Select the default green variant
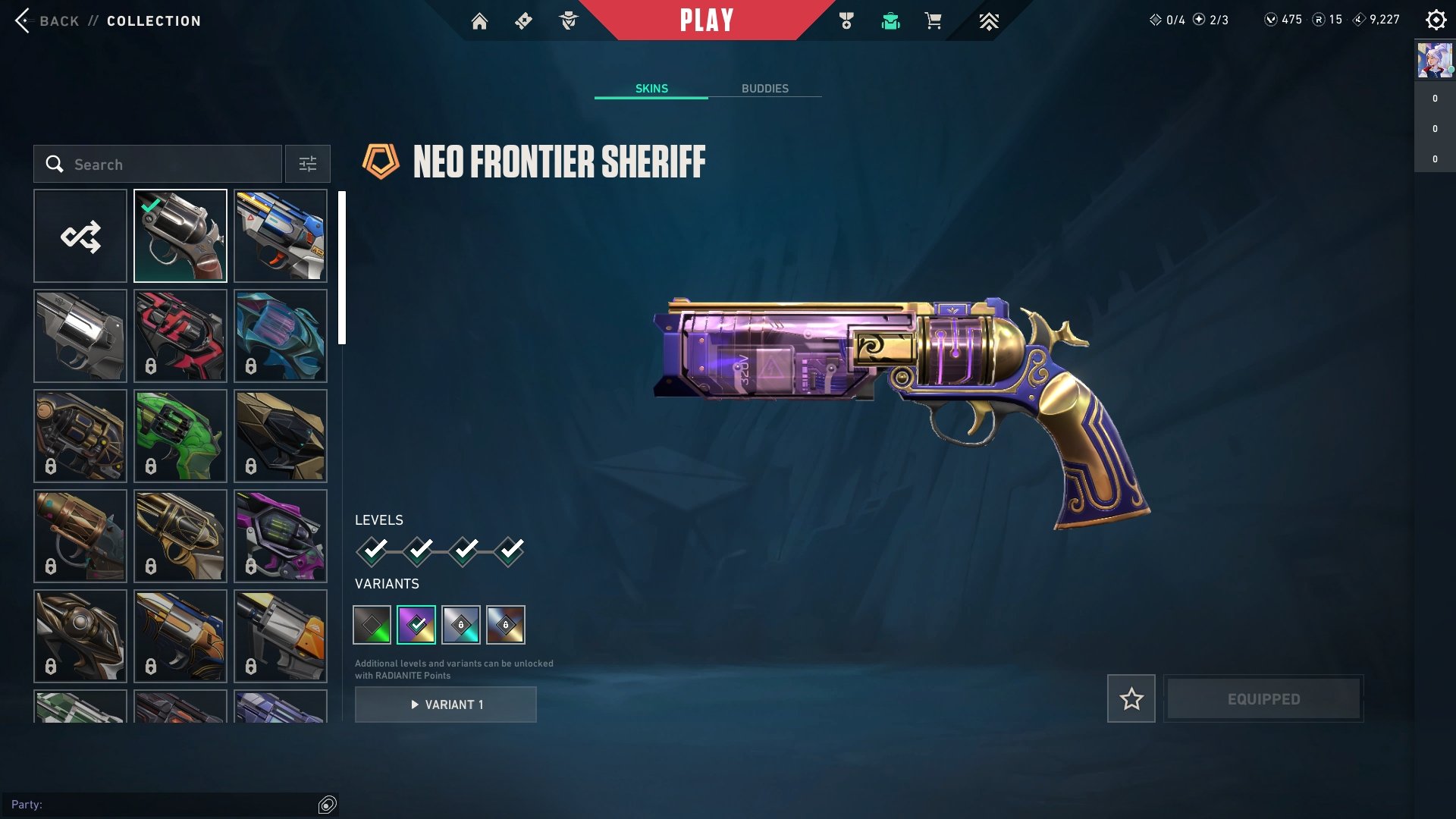 click(372, 624)
